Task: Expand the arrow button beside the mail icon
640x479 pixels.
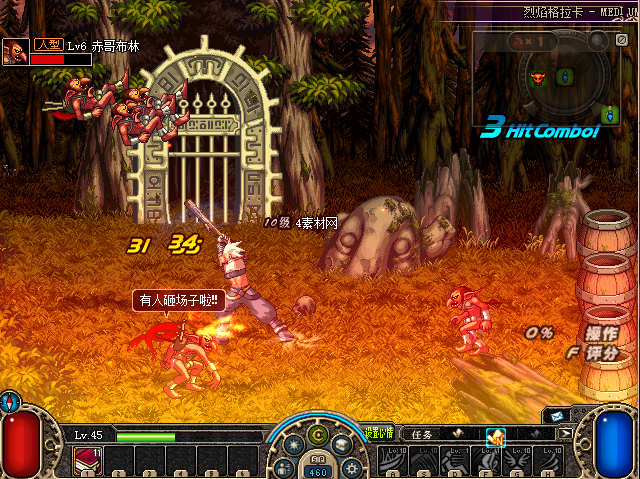Action: pyautogui.click(x=566, y=434)
